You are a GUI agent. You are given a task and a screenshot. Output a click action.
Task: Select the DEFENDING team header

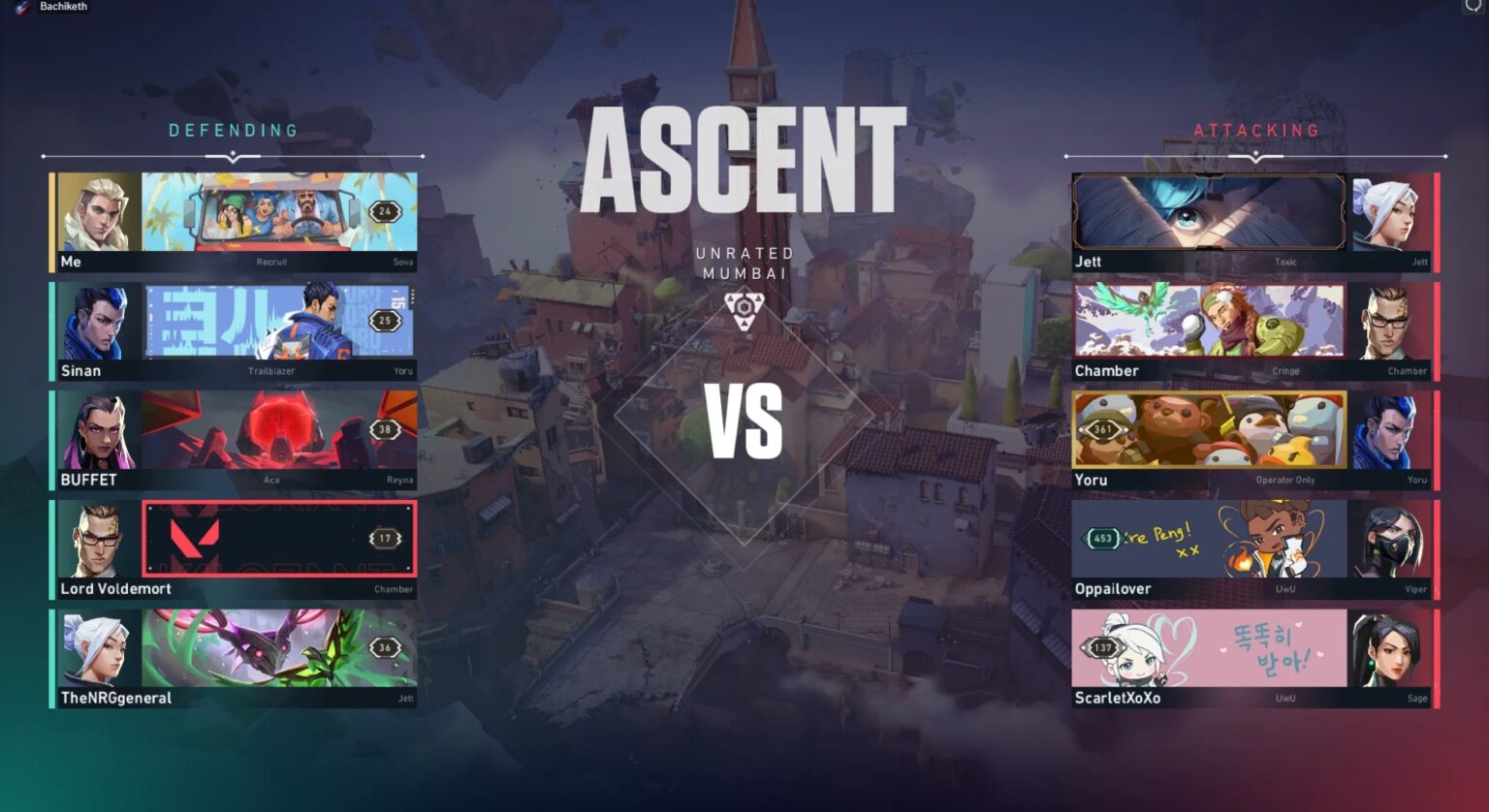(233, 129)
